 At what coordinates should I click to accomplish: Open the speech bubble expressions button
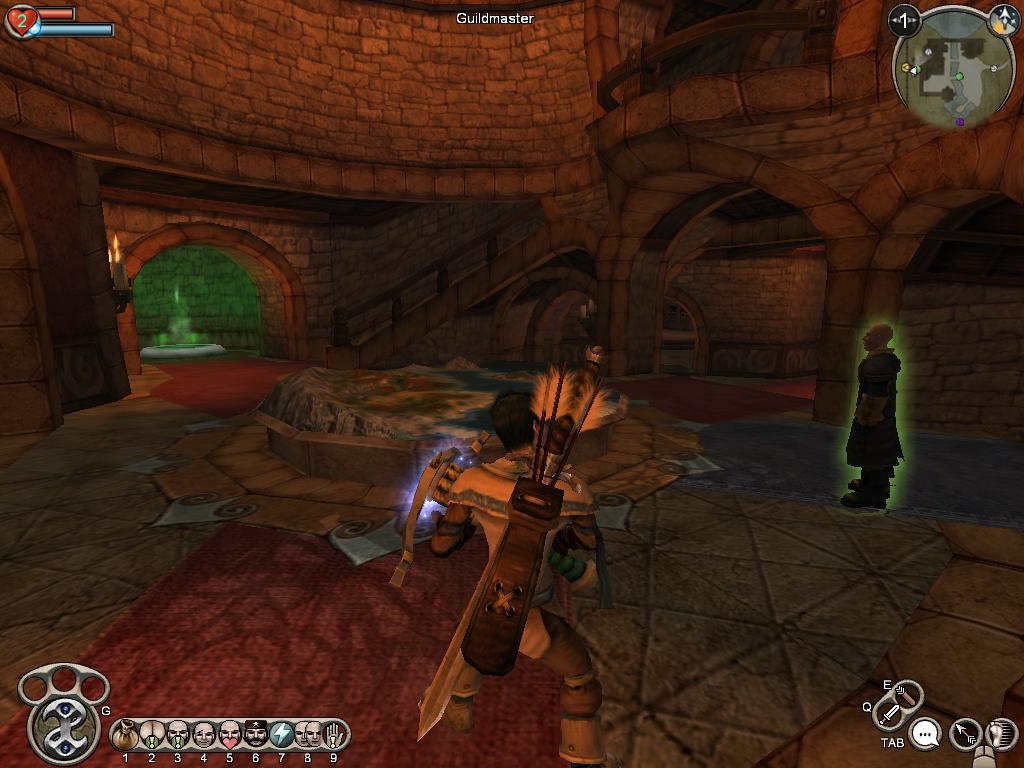point(927,736)
